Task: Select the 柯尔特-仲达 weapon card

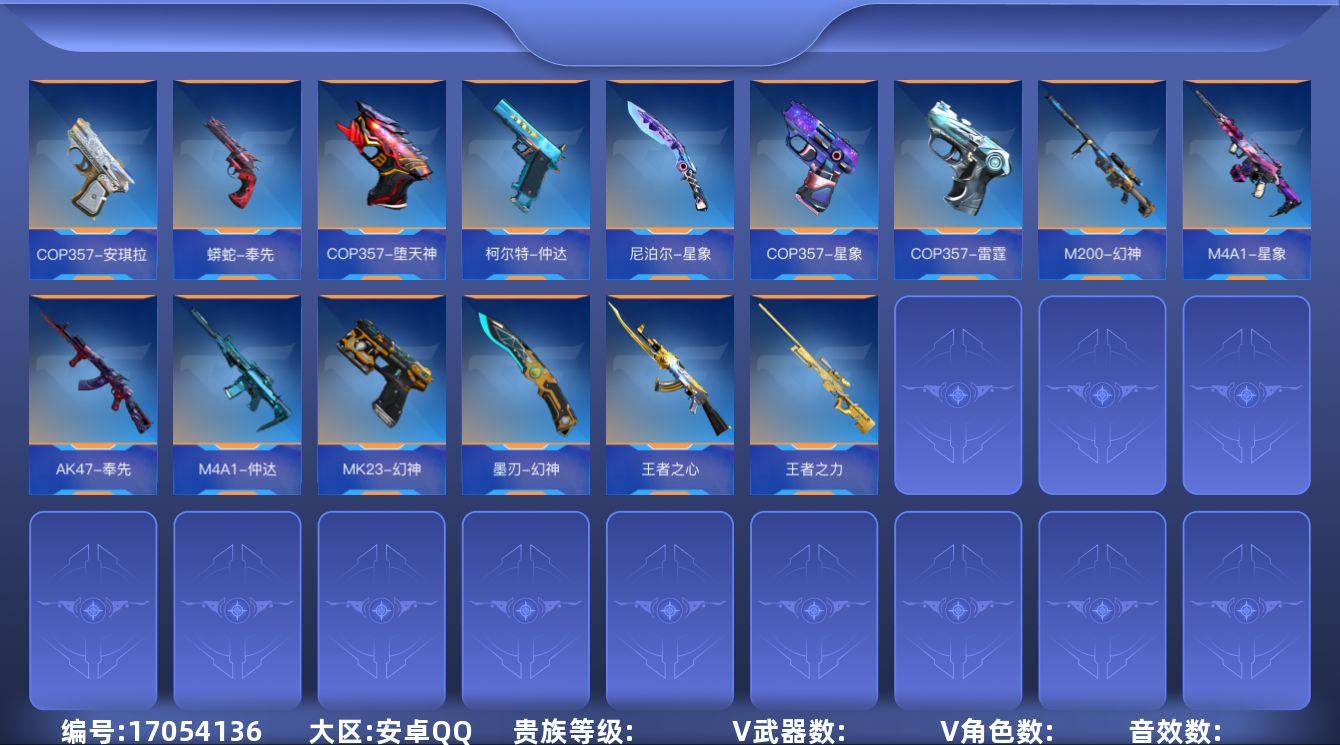Action: (525, 170)
